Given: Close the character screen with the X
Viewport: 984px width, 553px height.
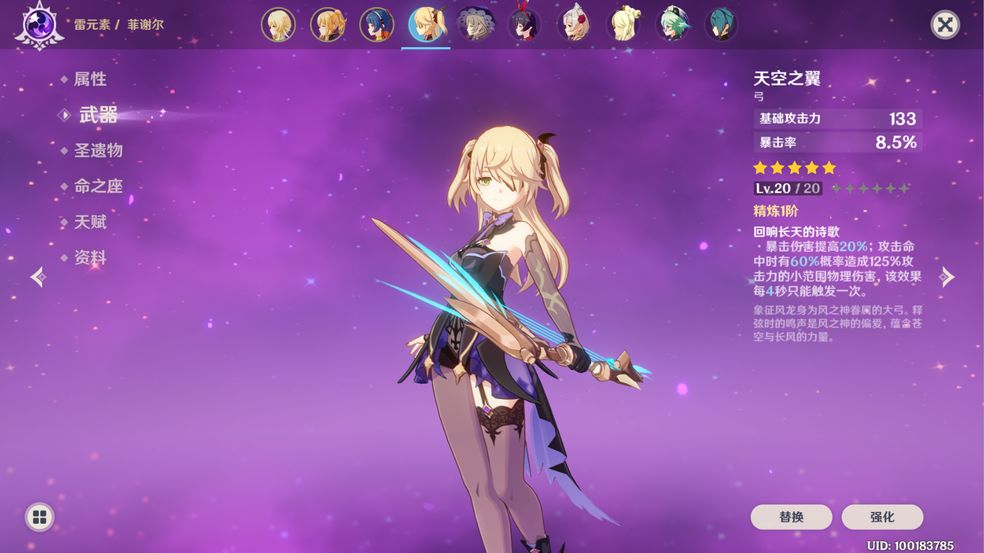Looking at the screenshot, I should tap(944, 25).
